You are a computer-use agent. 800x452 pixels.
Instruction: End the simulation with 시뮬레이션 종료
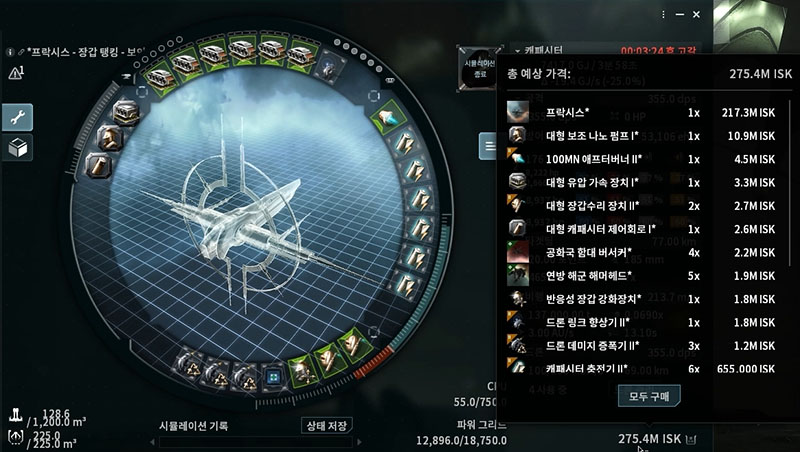click(x=479, y=64)
